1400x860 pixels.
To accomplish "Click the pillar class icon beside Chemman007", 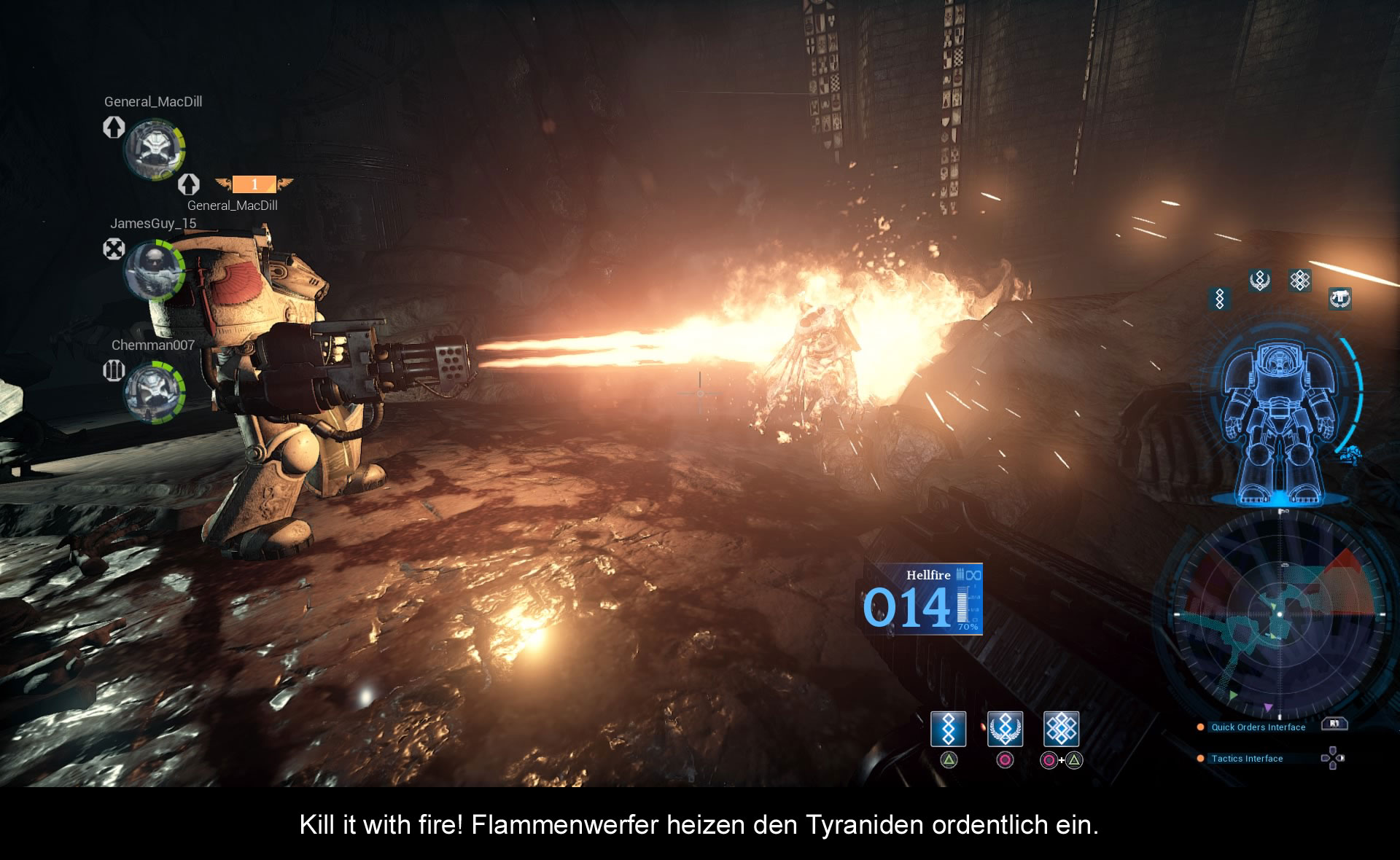I will pyautogui.click(x=114, y=370).
